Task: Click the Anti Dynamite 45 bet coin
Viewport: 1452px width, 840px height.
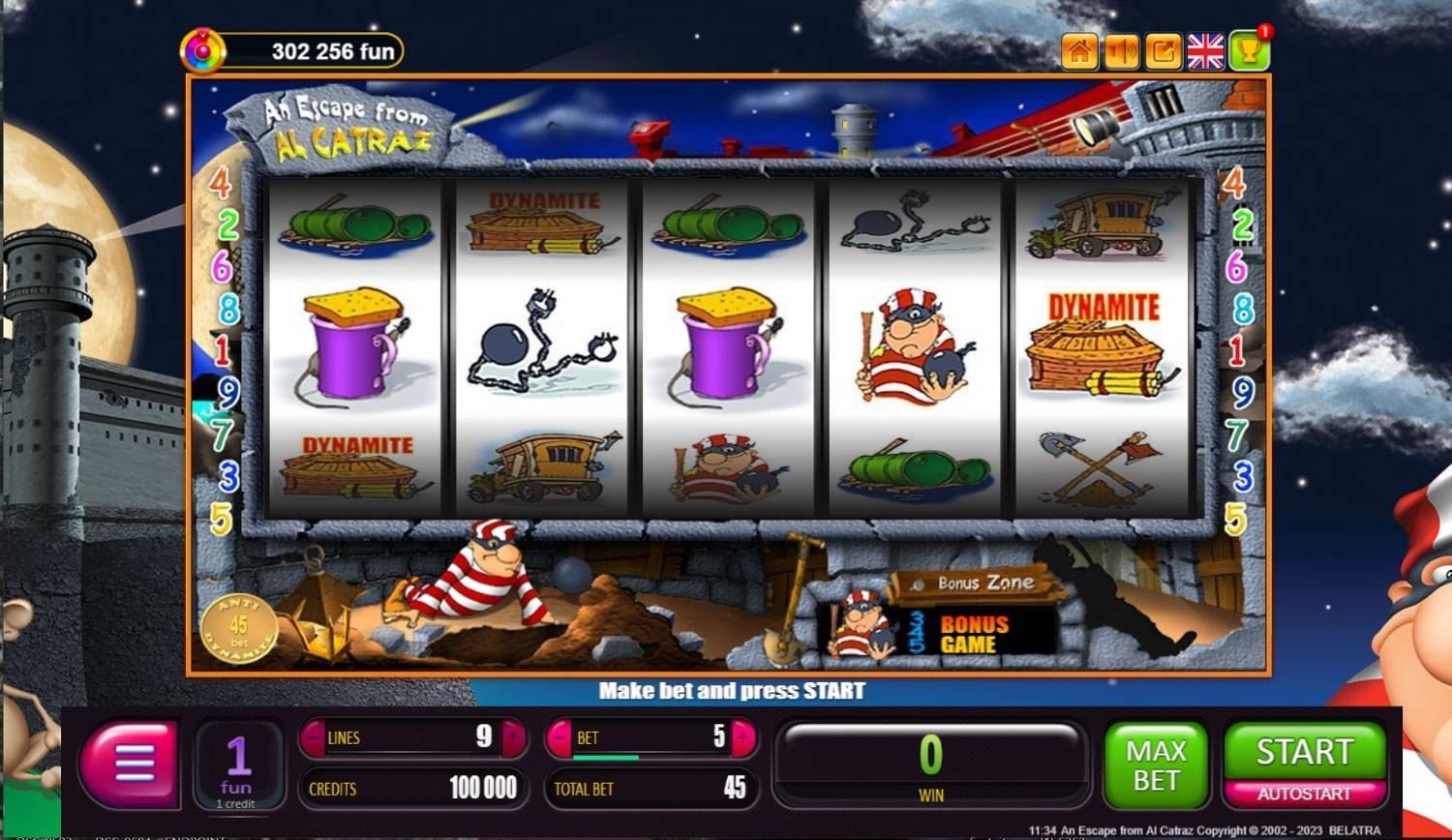Action: [238, 628]
